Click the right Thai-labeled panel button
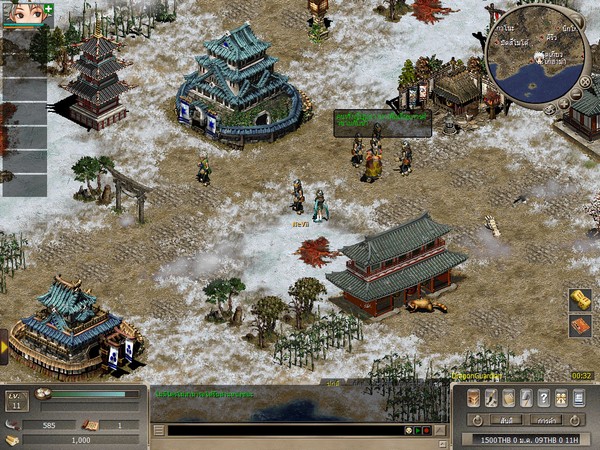This screenshot has width=600, height=450. pos(545,420)
